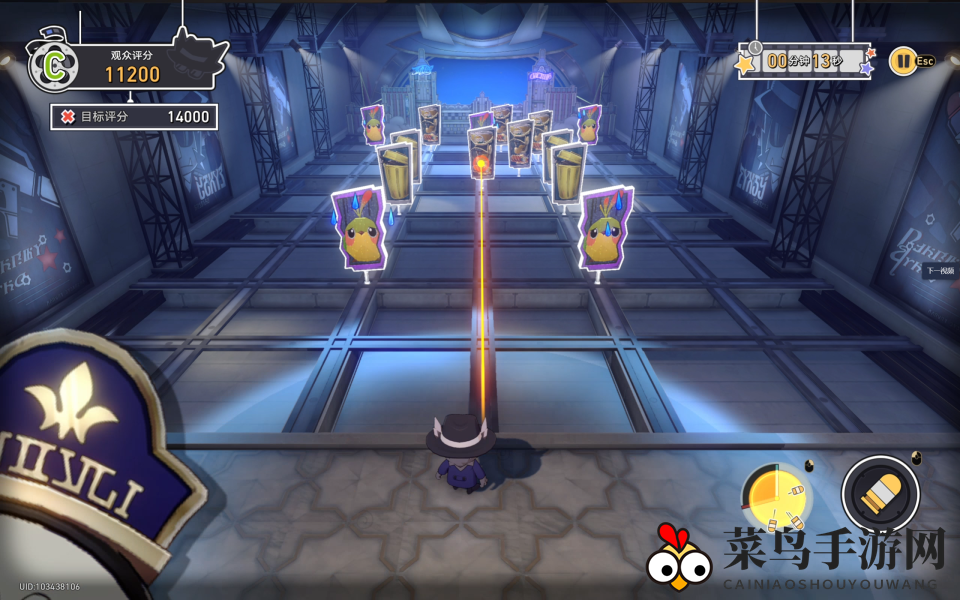This screenshot has height=600, width=960.
Task: Click the 下一视频 next video tag
Action: 941,271
